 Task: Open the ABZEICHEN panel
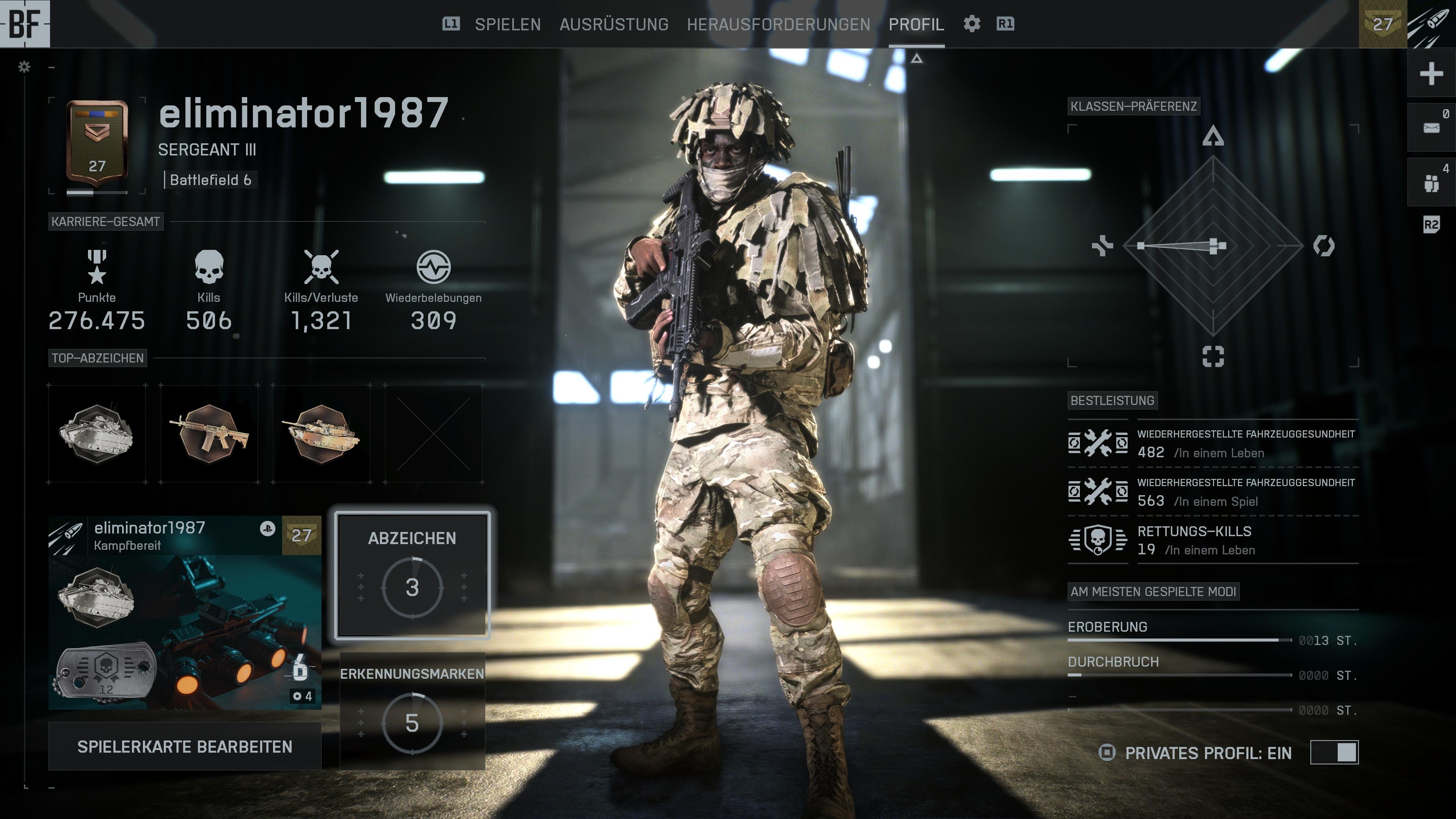pos(412,576)
